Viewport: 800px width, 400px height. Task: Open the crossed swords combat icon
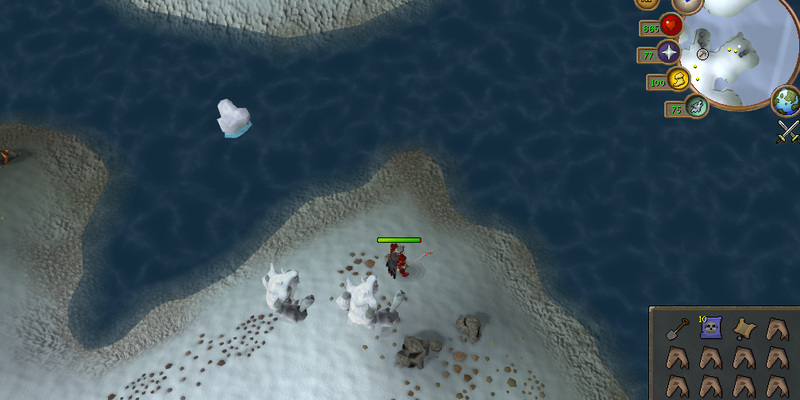point(788,130)
